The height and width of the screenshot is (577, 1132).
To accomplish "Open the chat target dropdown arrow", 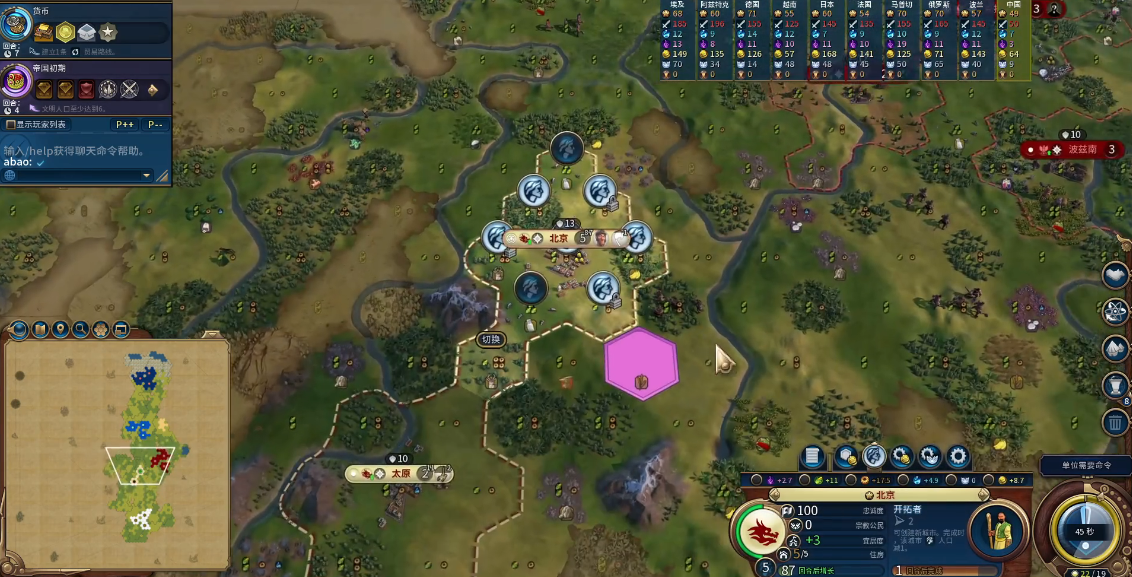I will pos(146,176).
